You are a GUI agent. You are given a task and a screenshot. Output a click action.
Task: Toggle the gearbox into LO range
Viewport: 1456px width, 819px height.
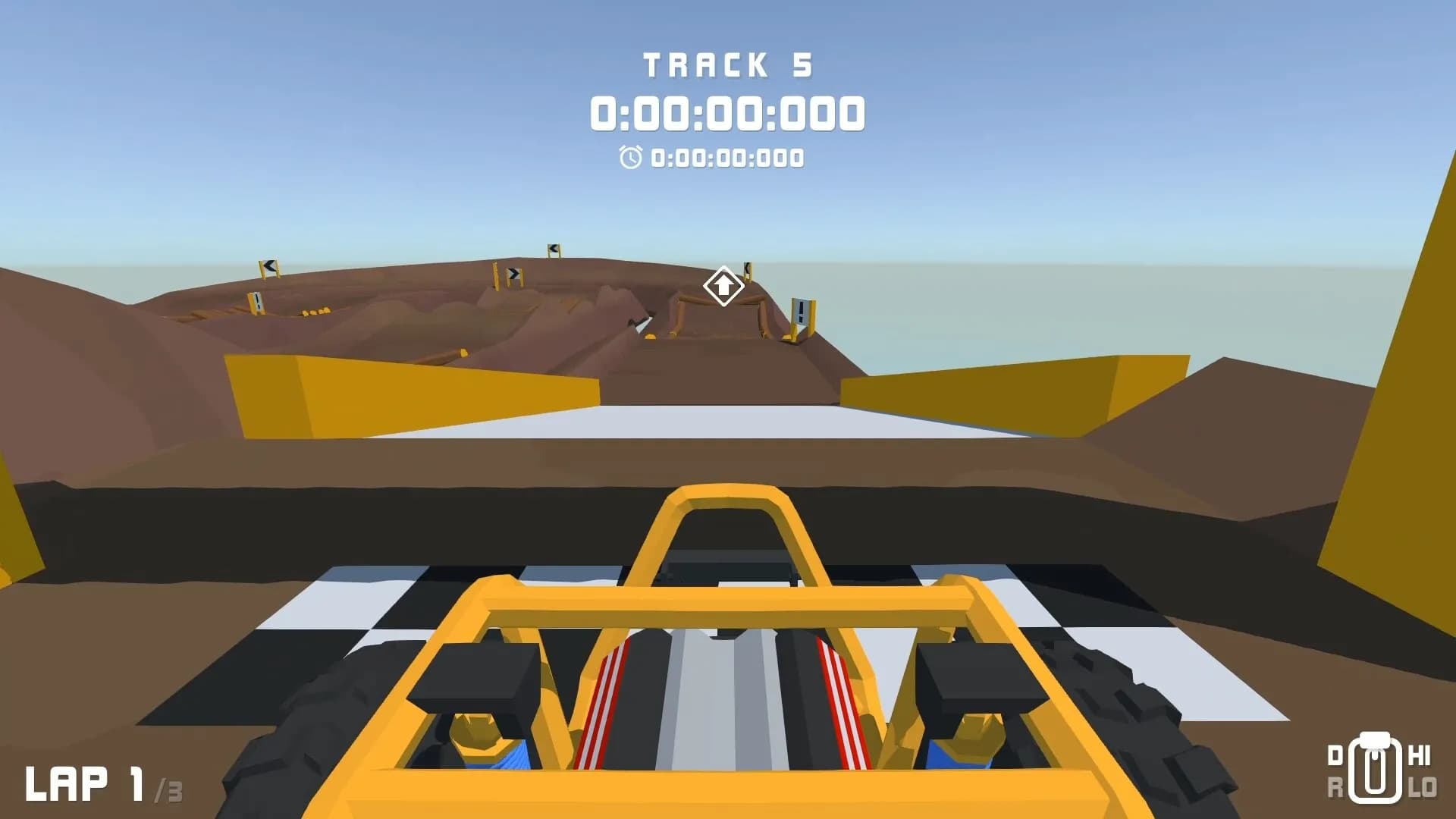tap(1423, 786)
